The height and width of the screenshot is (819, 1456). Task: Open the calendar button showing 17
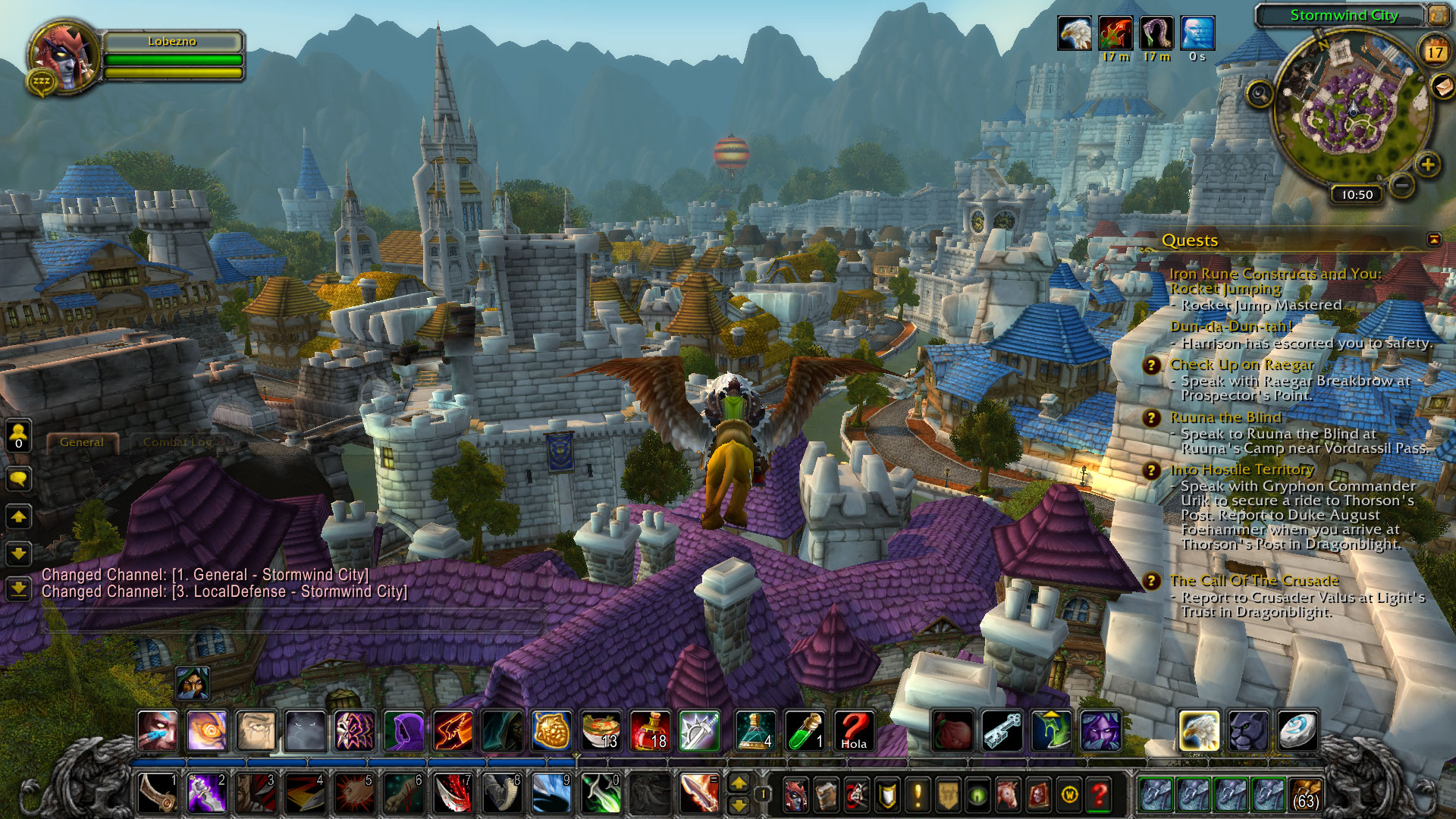tap(1435, 52)
